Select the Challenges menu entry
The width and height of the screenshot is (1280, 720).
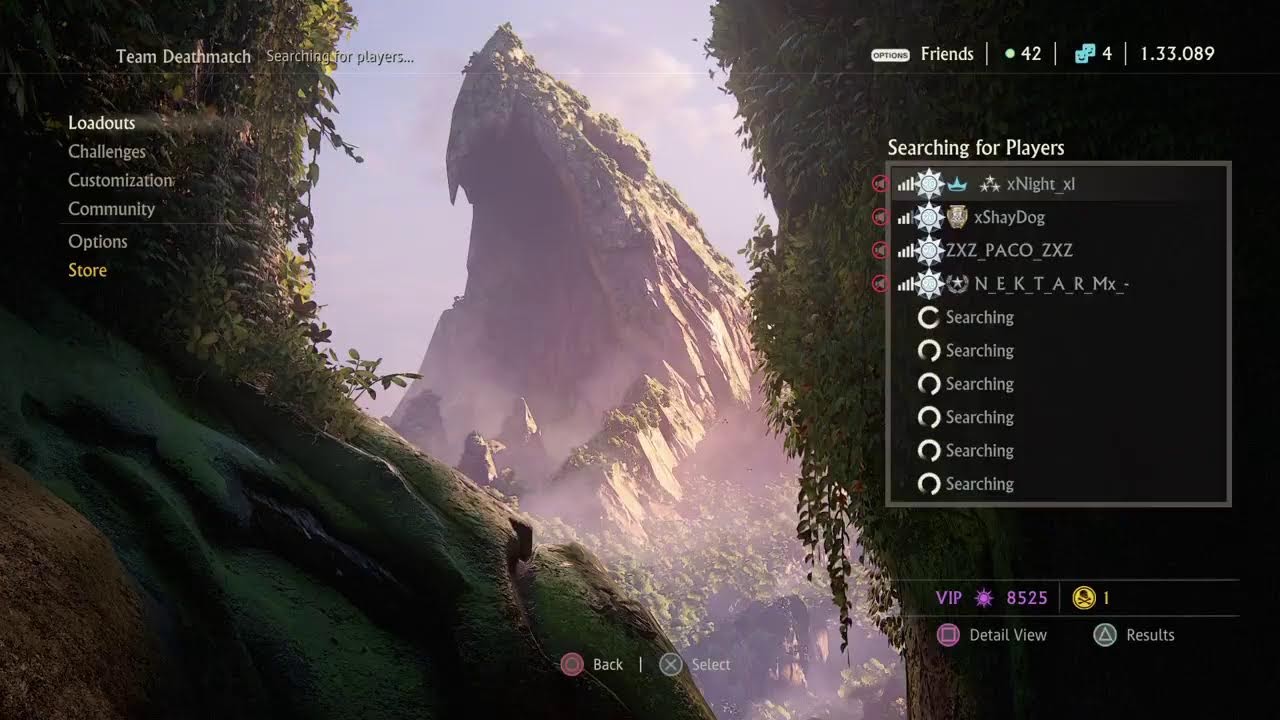[107, 152]
